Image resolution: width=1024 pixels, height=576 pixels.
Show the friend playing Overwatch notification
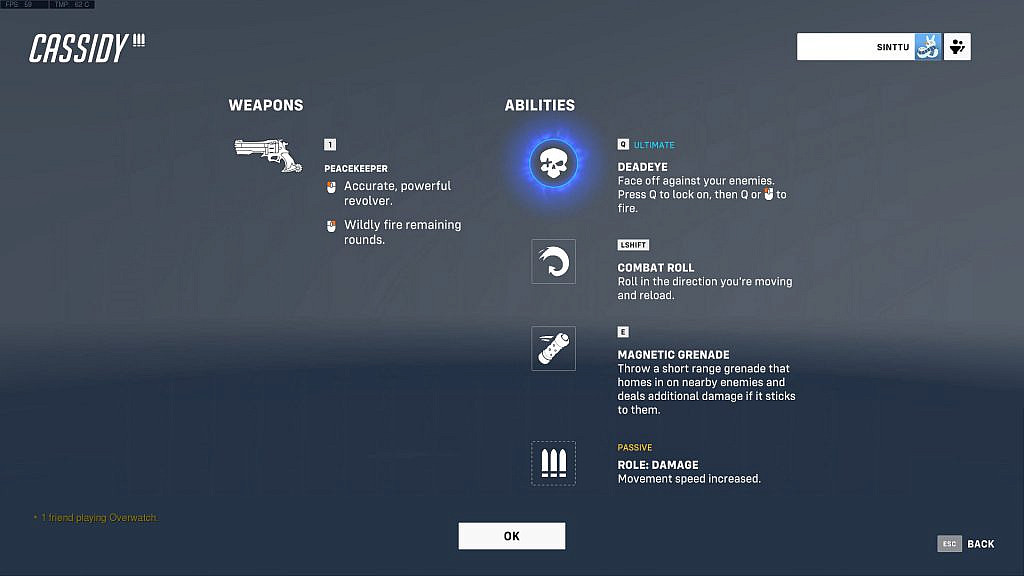coord(96,518)
